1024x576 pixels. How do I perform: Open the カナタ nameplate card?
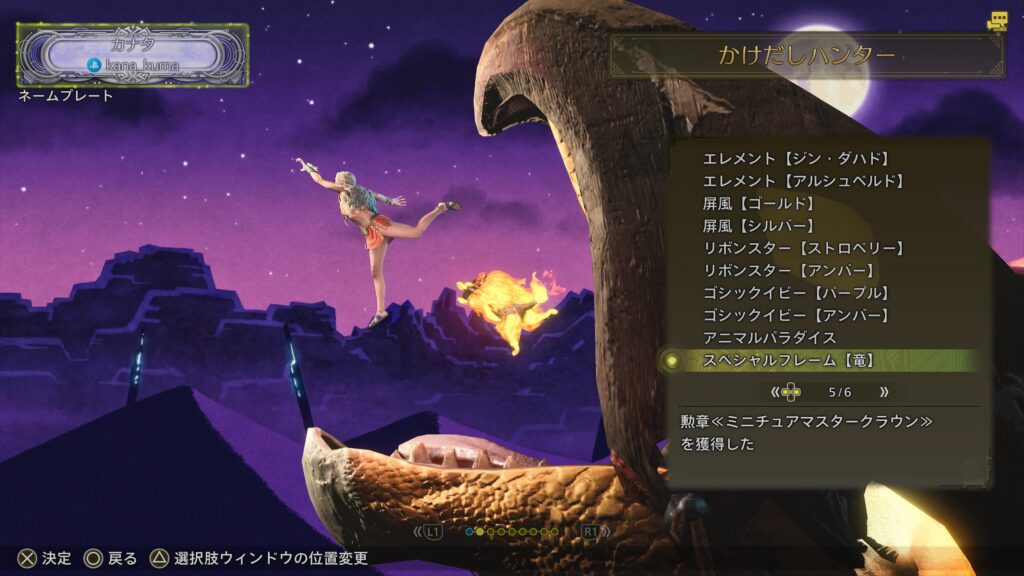(133, 55)
